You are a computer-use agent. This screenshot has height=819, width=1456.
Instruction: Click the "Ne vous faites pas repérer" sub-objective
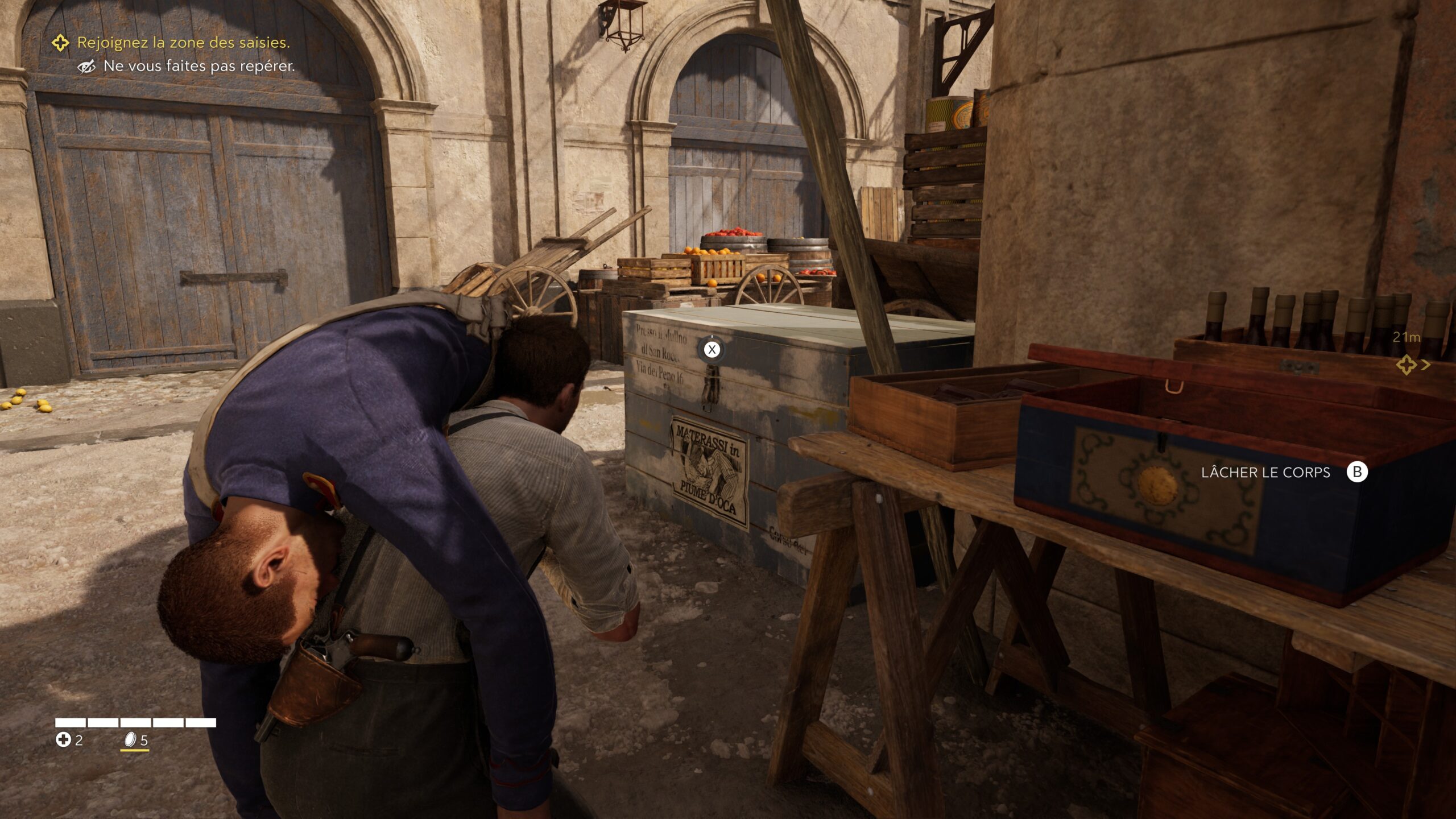coord(198,67)
